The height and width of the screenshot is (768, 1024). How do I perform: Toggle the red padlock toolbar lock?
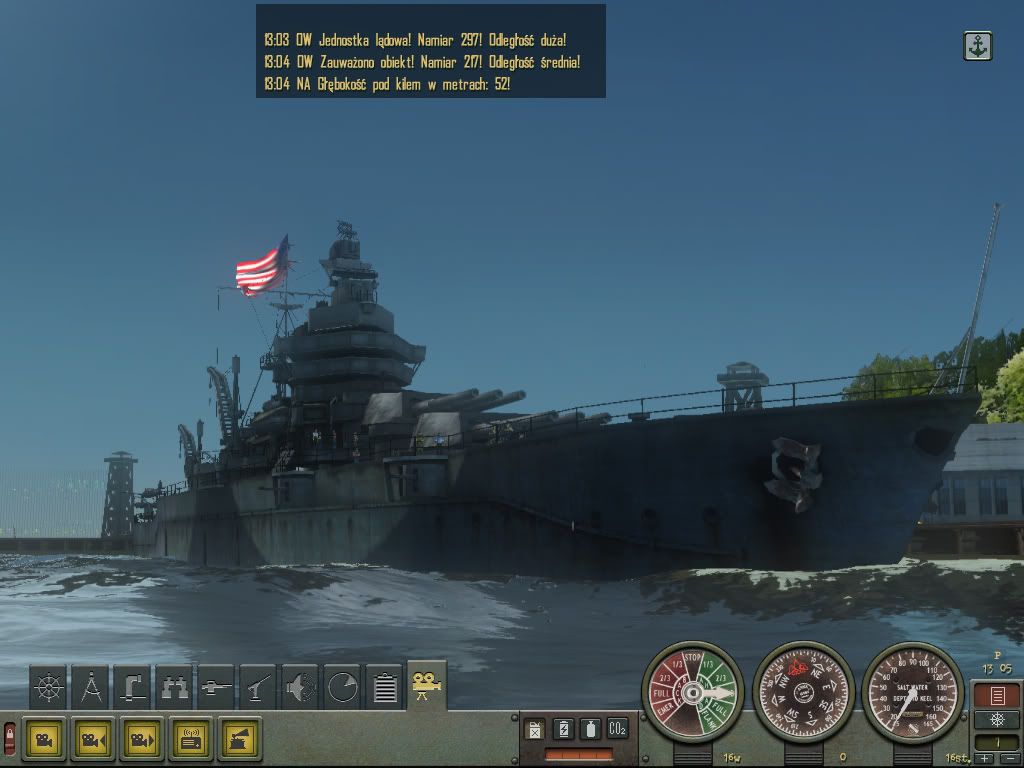(10, 739)
